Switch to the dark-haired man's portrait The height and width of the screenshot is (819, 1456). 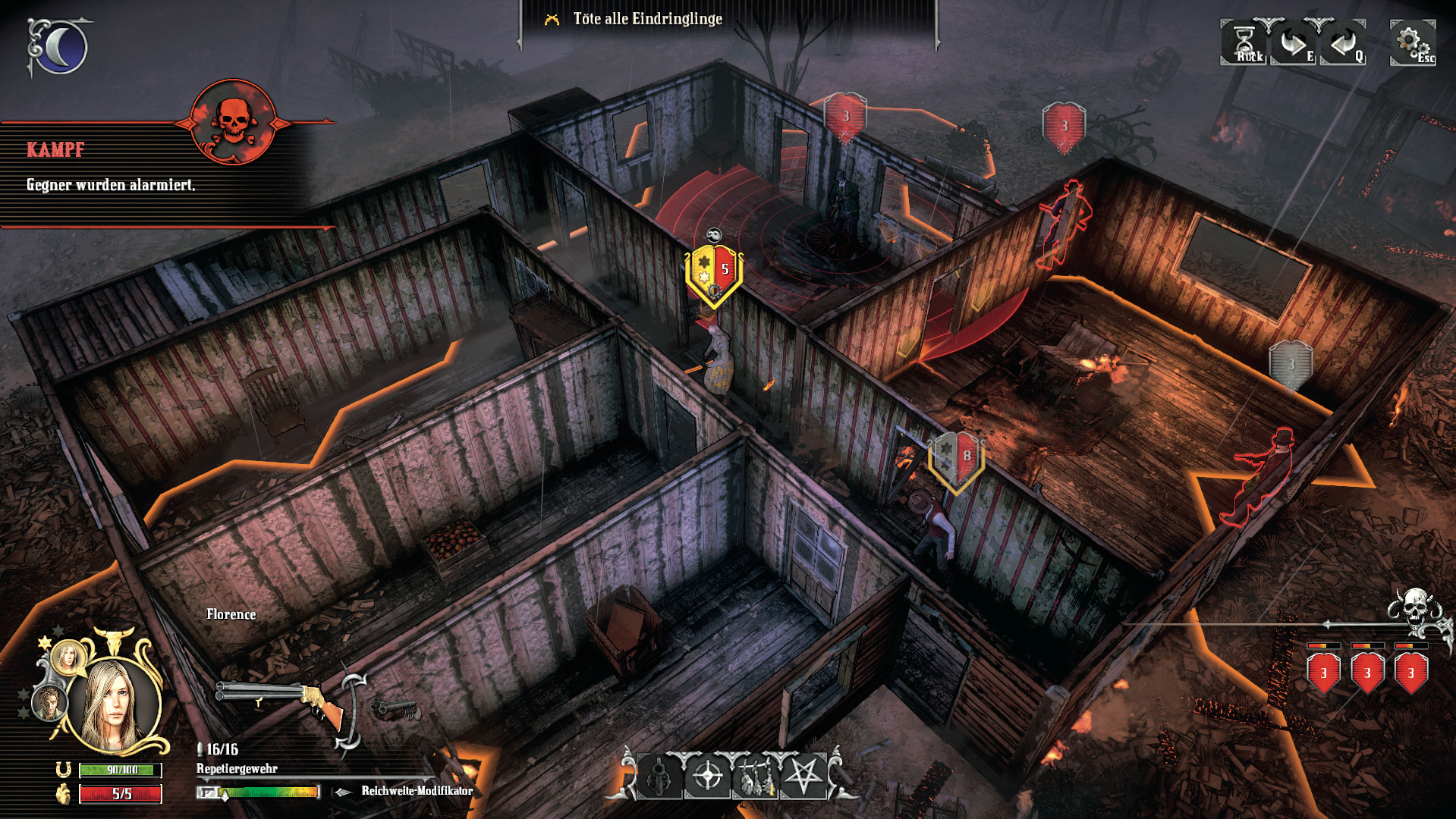point(49,704)
